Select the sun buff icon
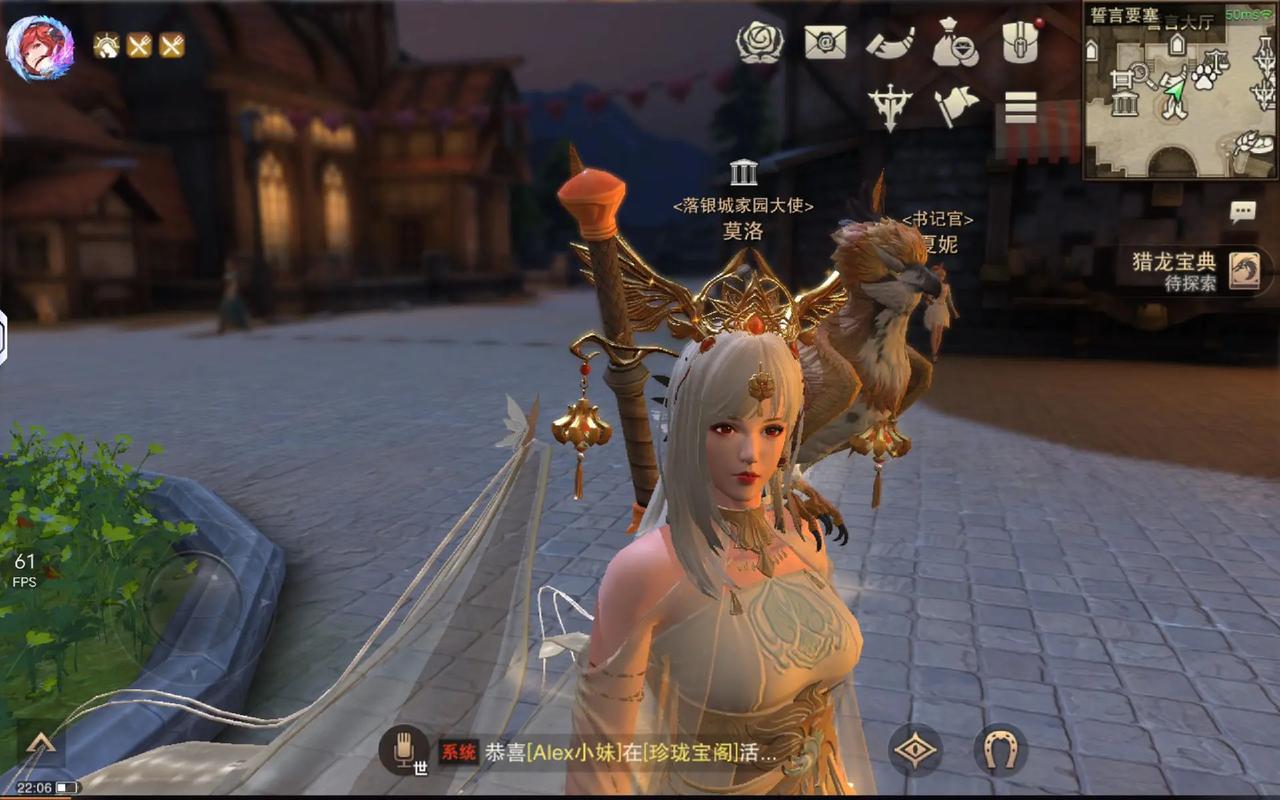Screen dimensions: 1280x800 pos(106,45)
